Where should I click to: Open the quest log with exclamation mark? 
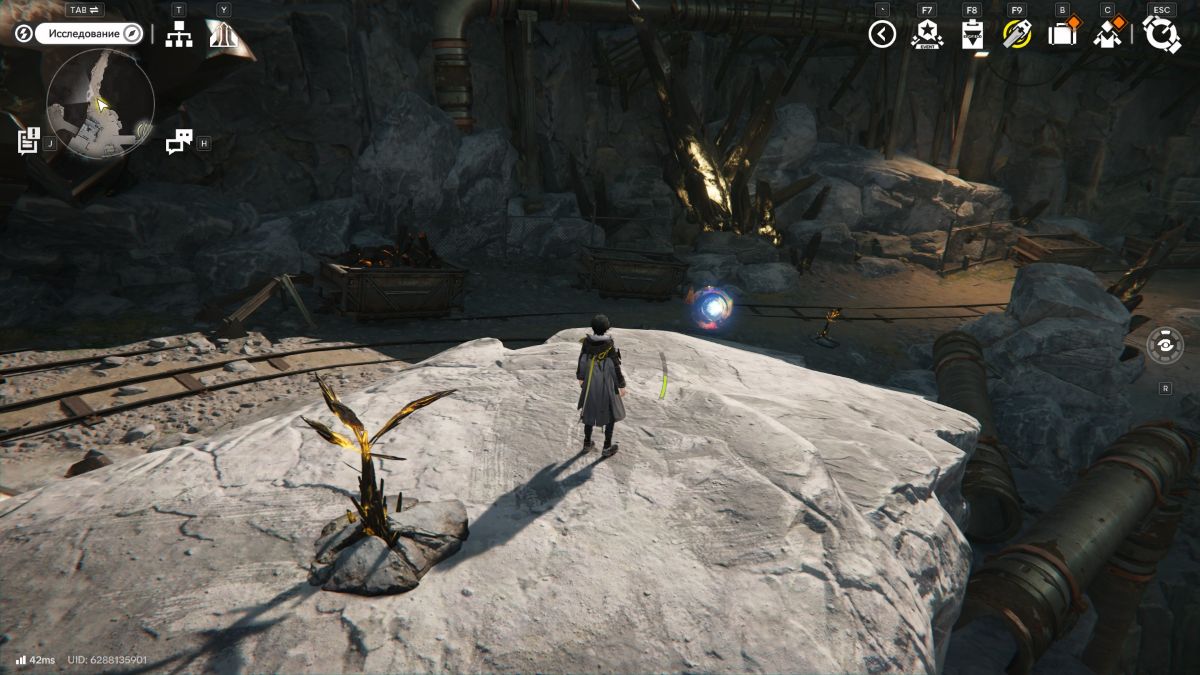[29, 141]
